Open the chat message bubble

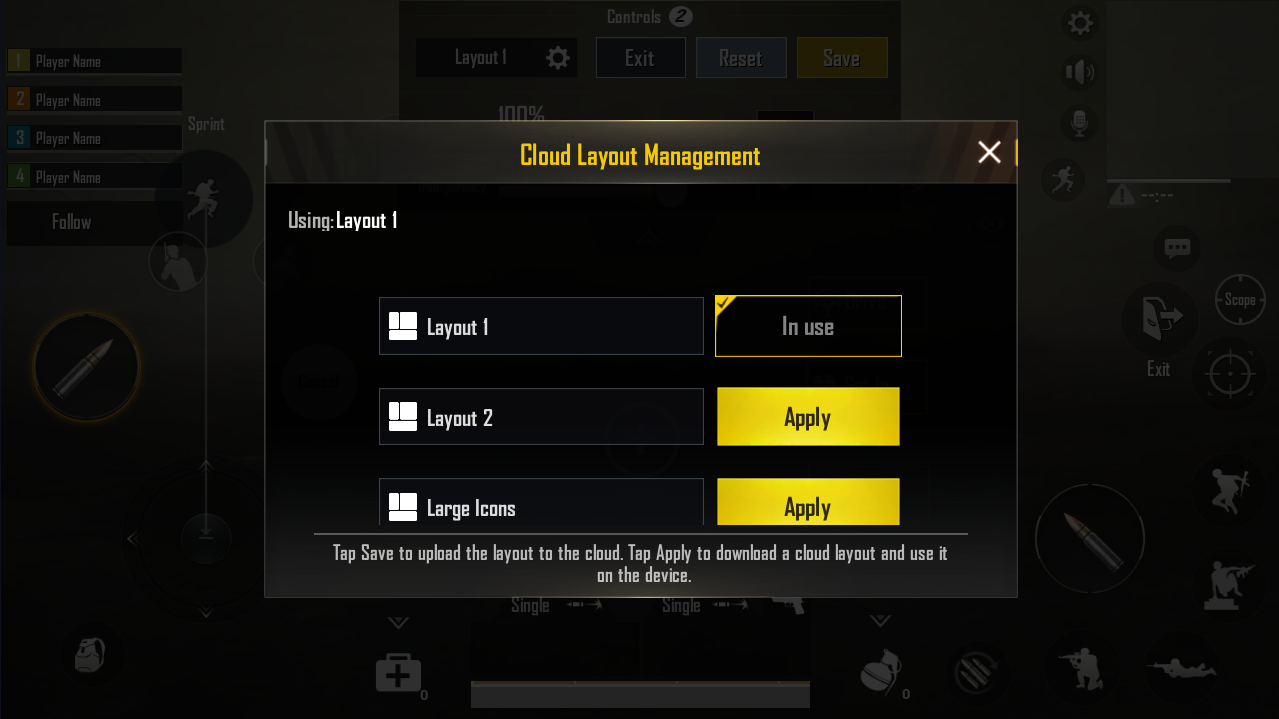[x=1177, y=248]
